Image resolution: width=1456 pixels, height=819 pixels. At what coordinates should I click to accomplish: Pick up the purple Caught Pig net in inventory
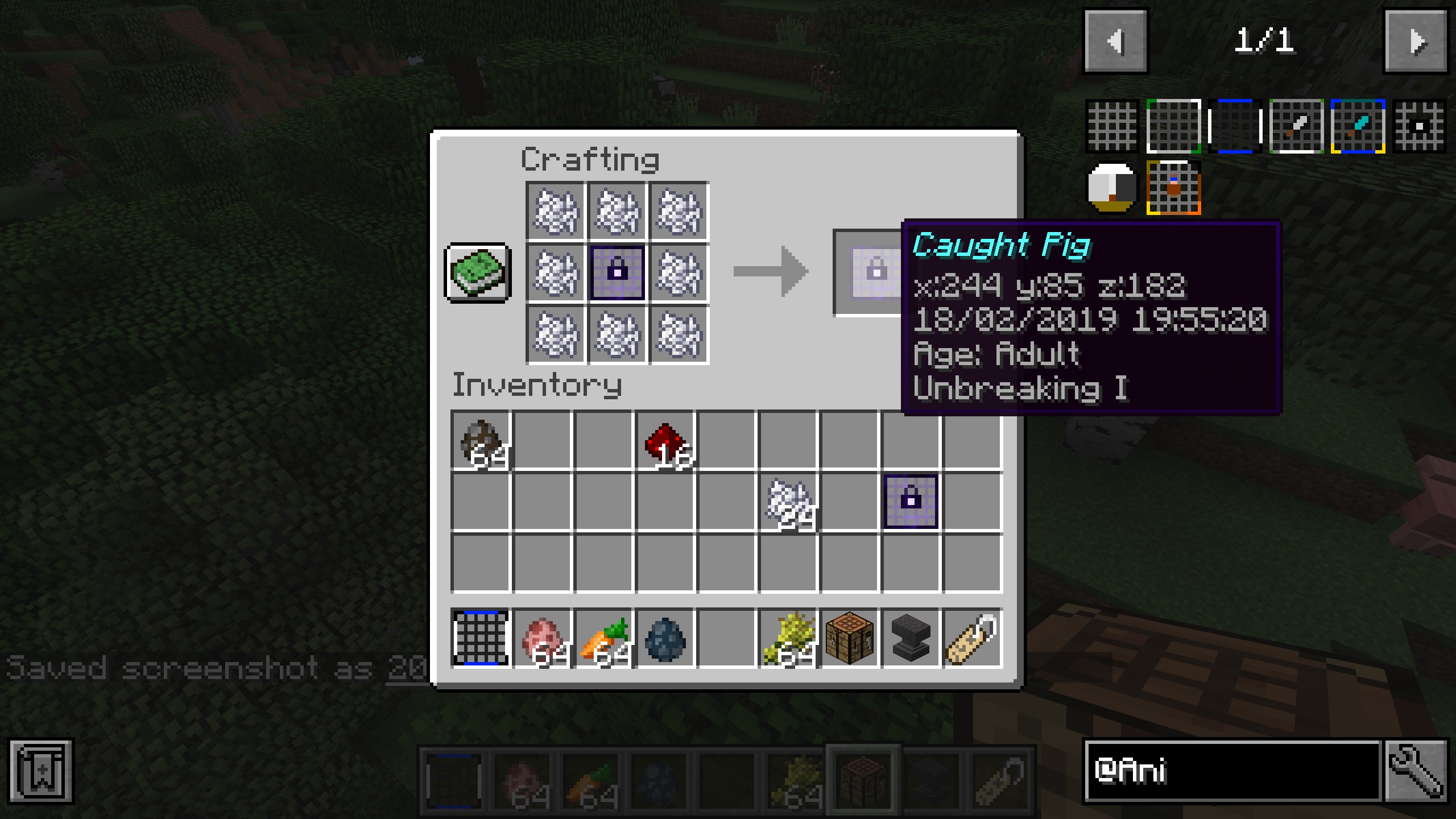point(911,502)
